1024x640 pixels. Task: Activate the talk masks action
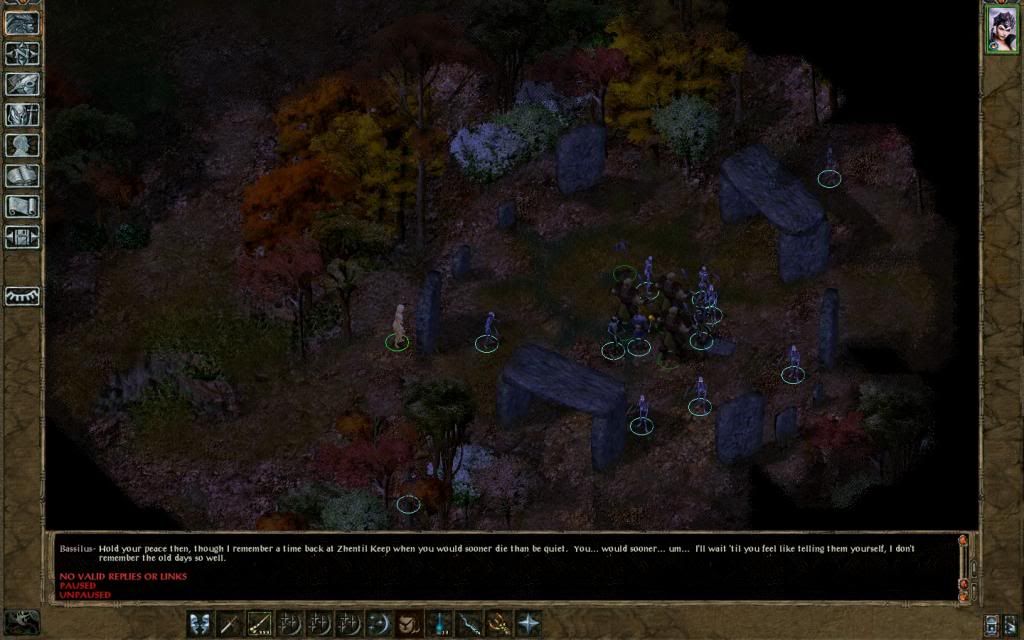[x=201, y=623]
